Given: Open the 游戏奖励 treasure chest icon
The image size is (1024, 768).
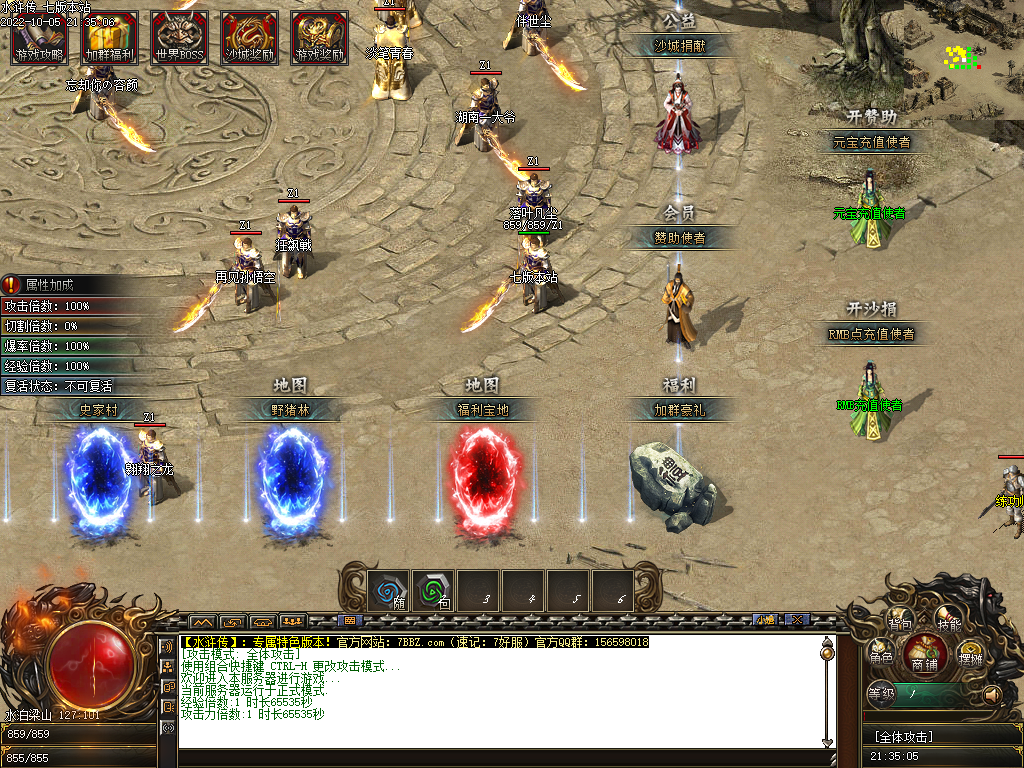Looking at the screenshot, I should pos(320,38).
